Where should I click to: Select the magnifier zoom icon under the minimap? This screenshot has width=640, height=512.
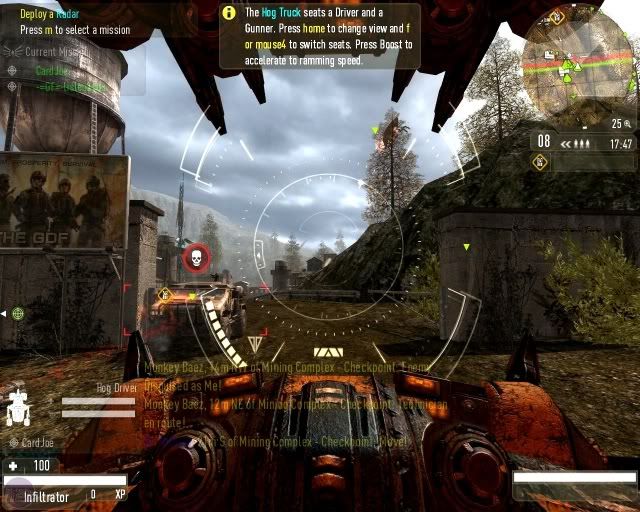pos(629,124)
